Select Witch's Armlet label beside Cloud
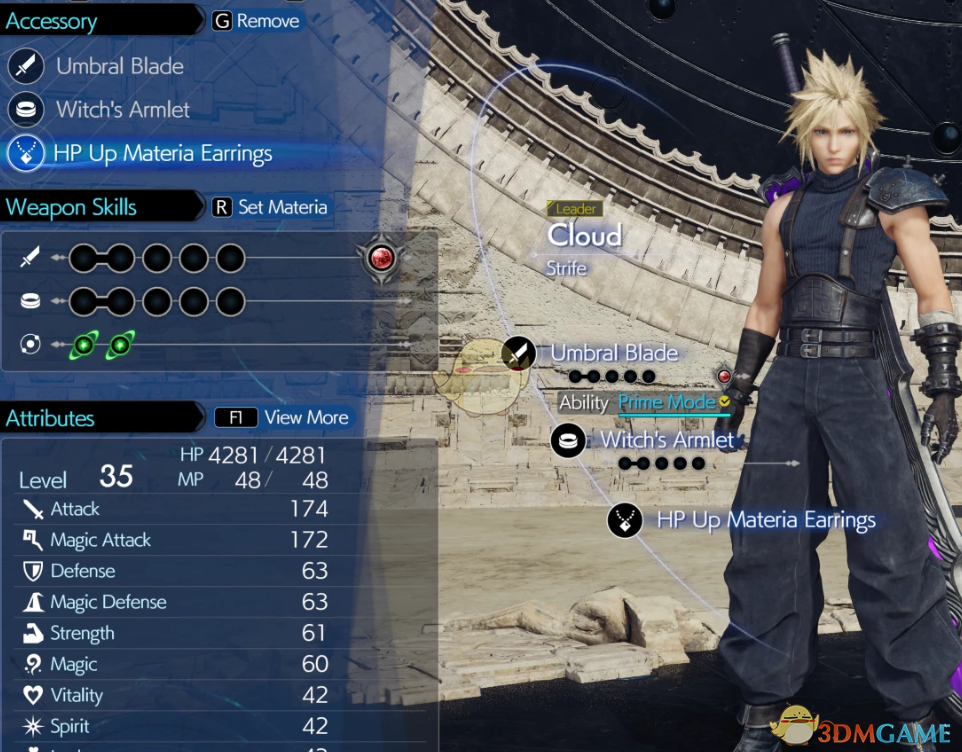 coord(667,440)
